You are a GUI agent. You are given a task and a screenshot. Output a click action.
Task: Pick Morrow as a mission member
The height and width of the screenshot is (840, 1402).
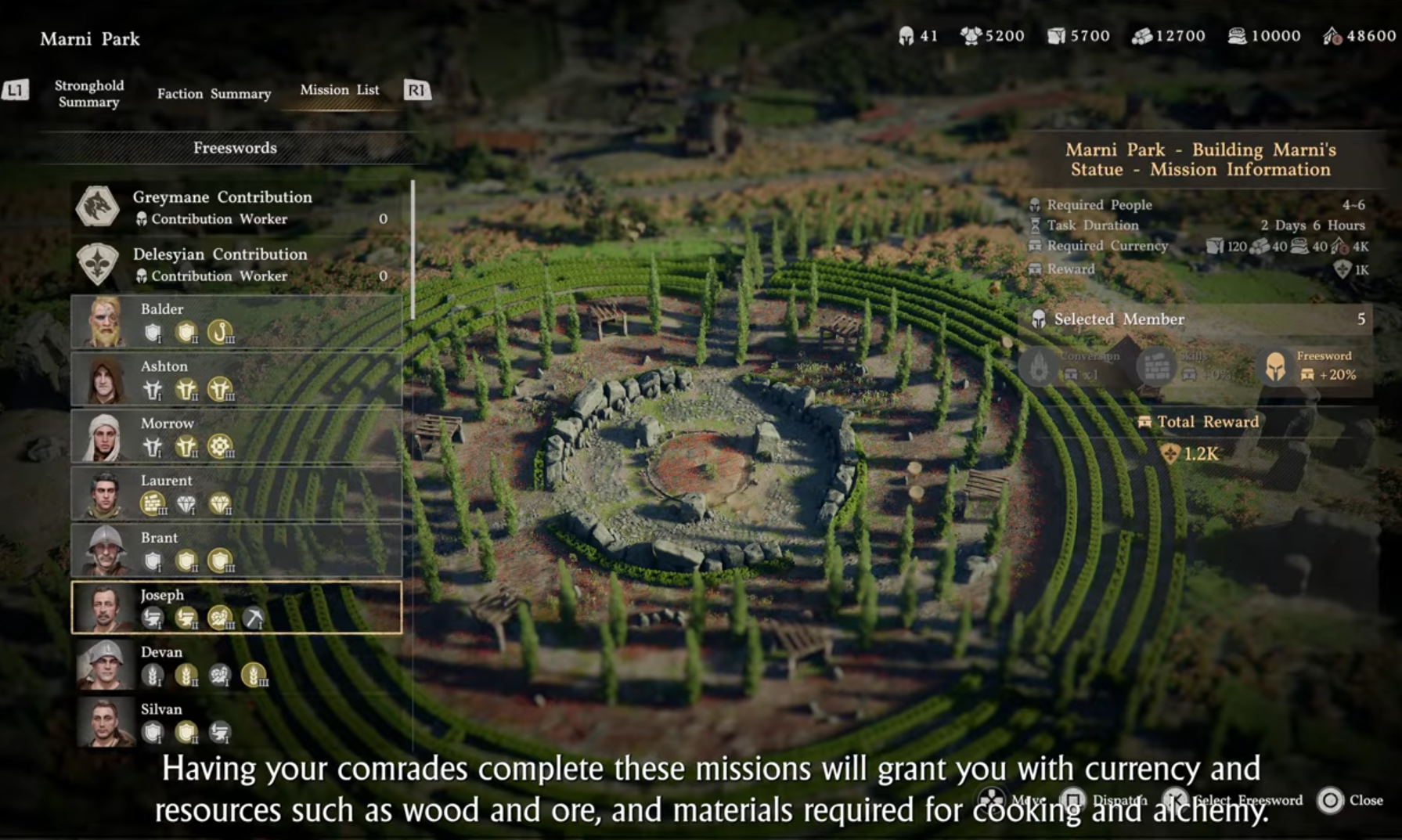[x=236, y=436]
